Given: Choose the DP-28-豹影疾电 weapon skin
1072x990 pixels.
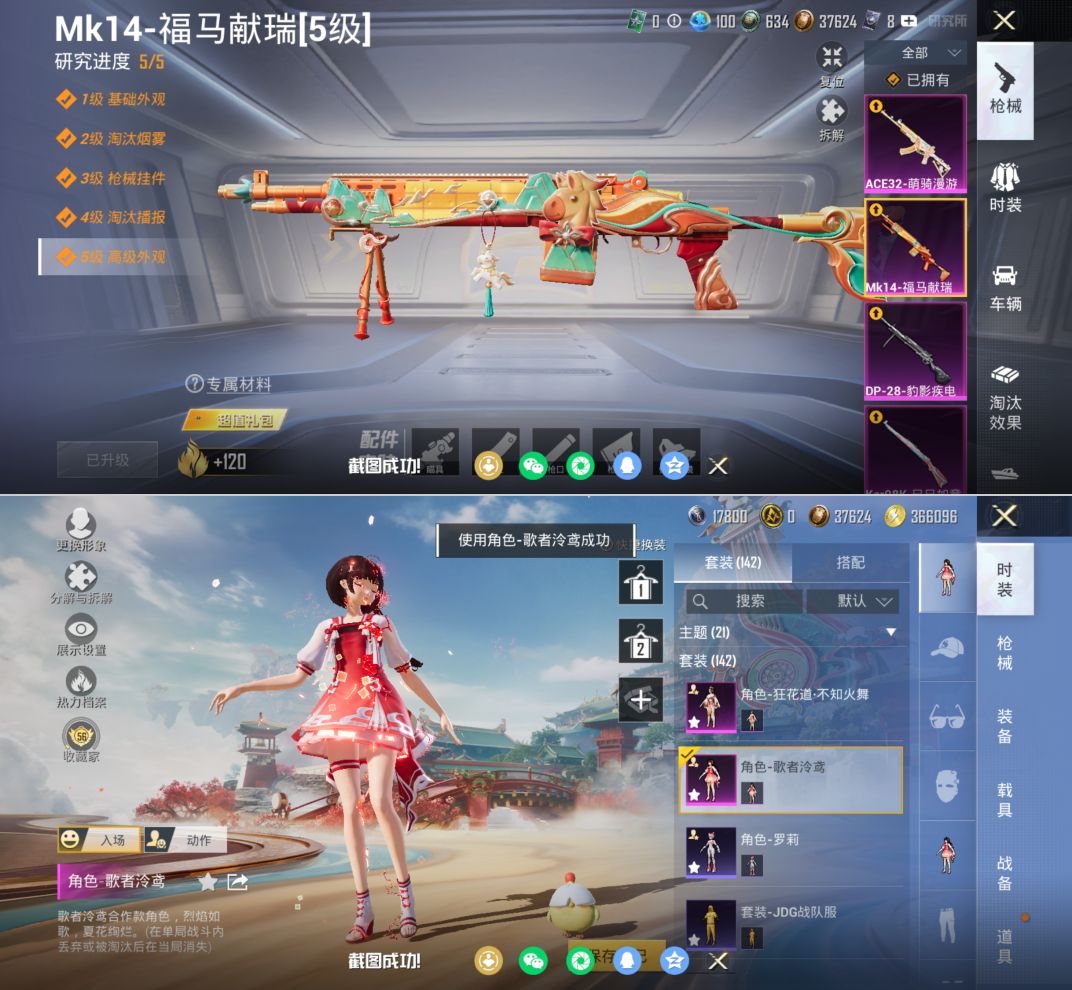Looking at the screenshot, I should [915, 350].
